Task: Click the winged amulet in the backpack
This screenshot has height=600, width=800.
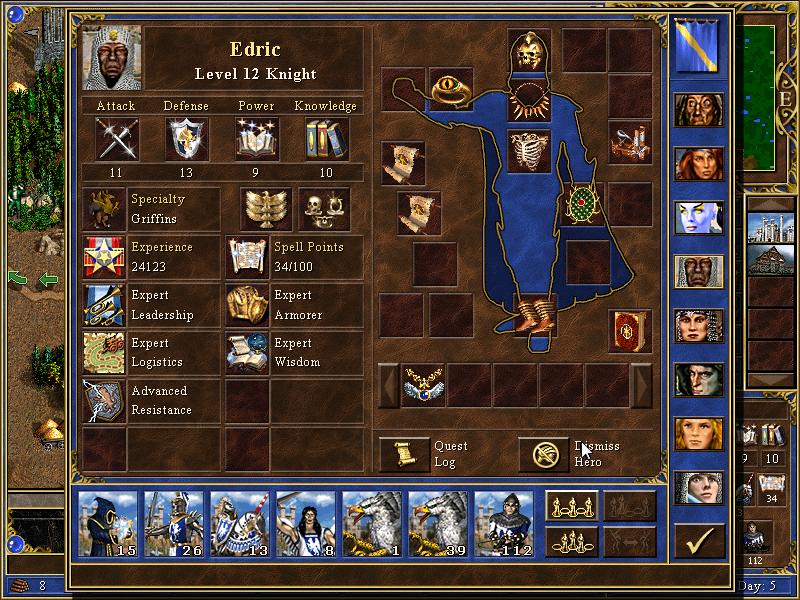Action: click(423, 385)
